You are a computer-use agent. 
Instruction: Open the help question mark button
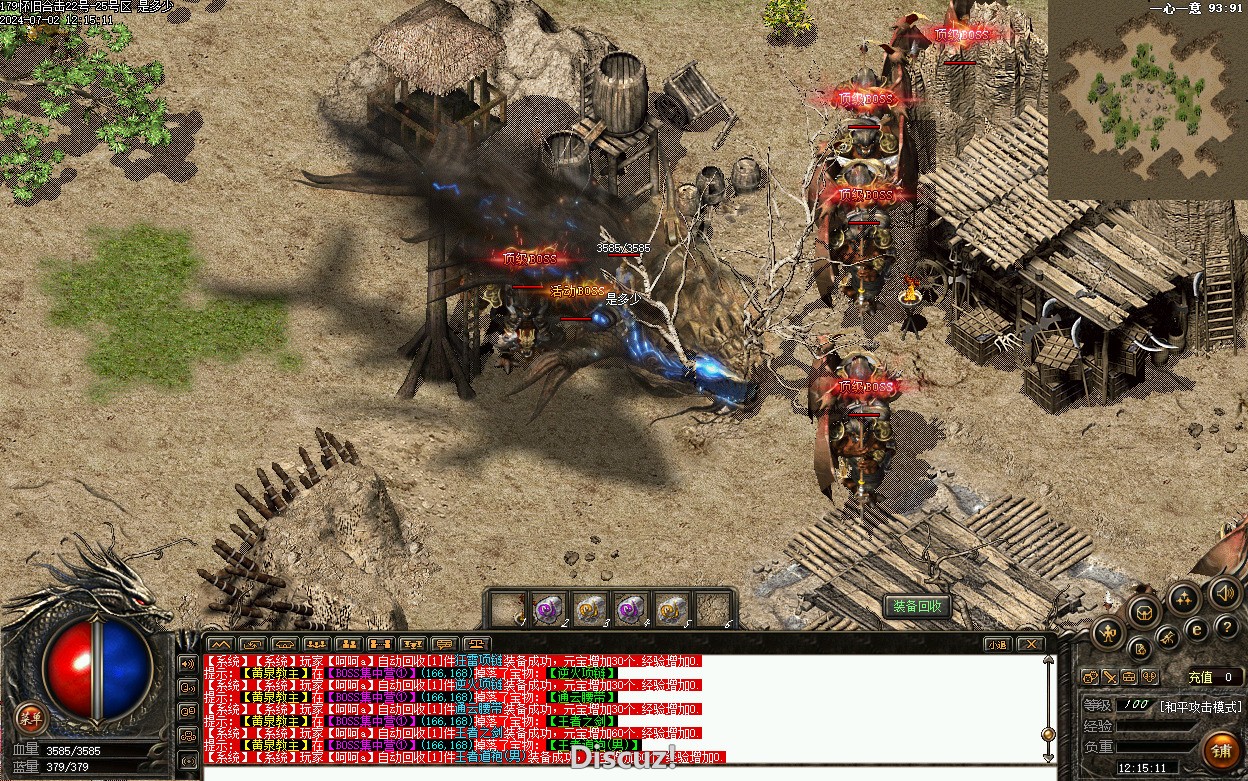point(1227,627)
